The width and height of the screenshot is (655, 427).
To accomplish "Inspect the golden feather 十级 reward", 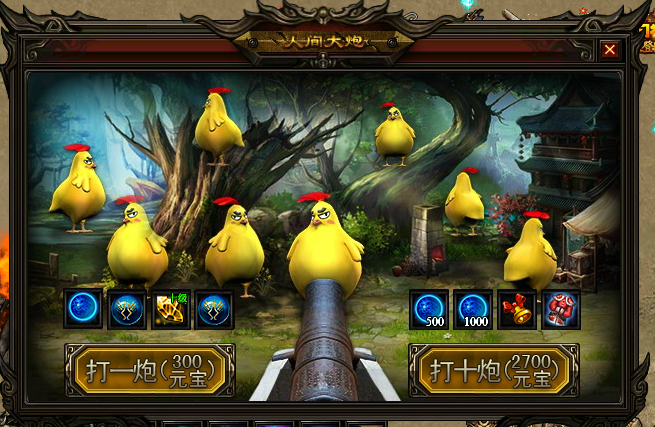I will point(170,309).
